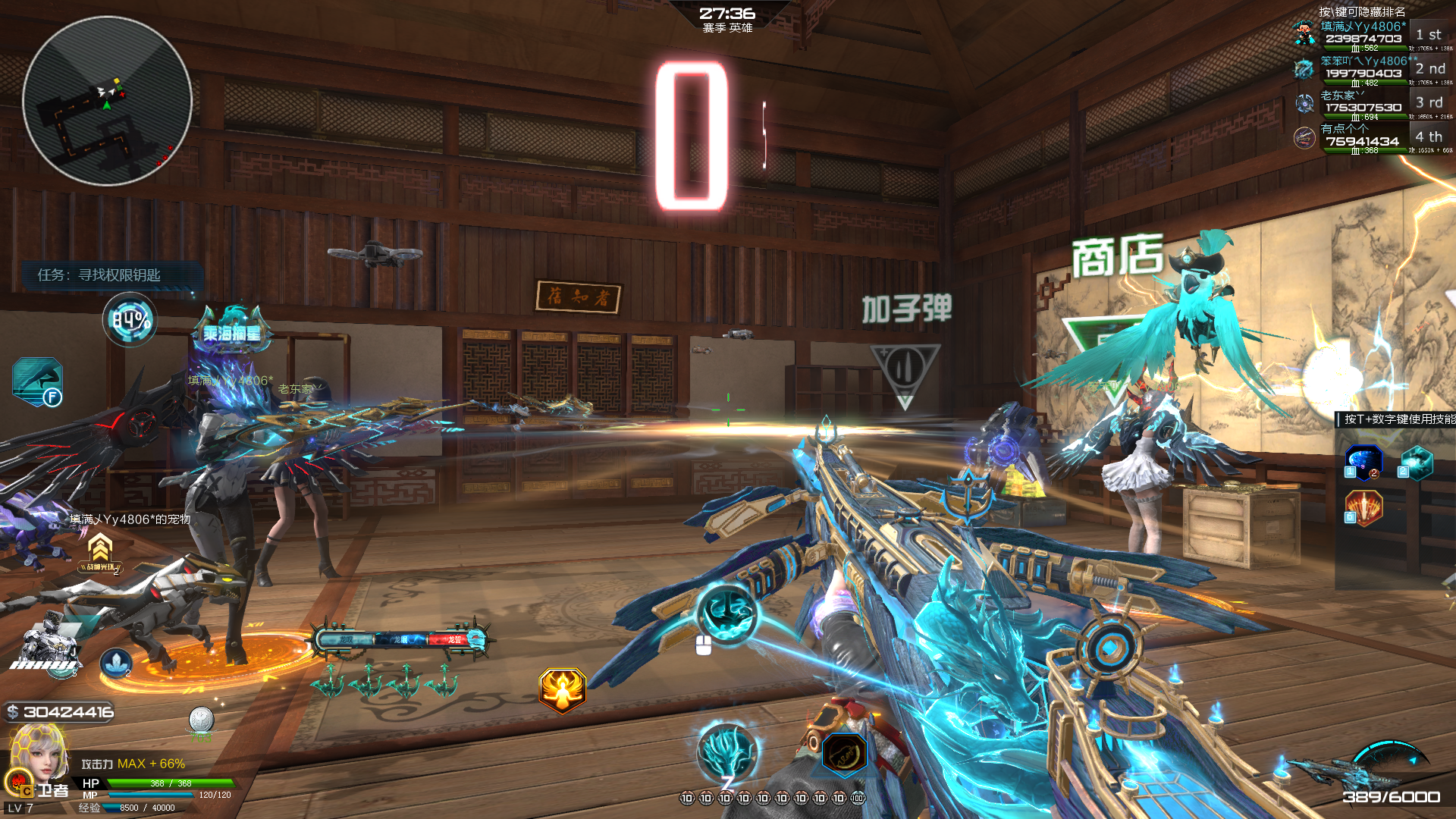Select fourth-place player 有点个个 in ranking
Screen dimensions: 1456x819
1363,137
